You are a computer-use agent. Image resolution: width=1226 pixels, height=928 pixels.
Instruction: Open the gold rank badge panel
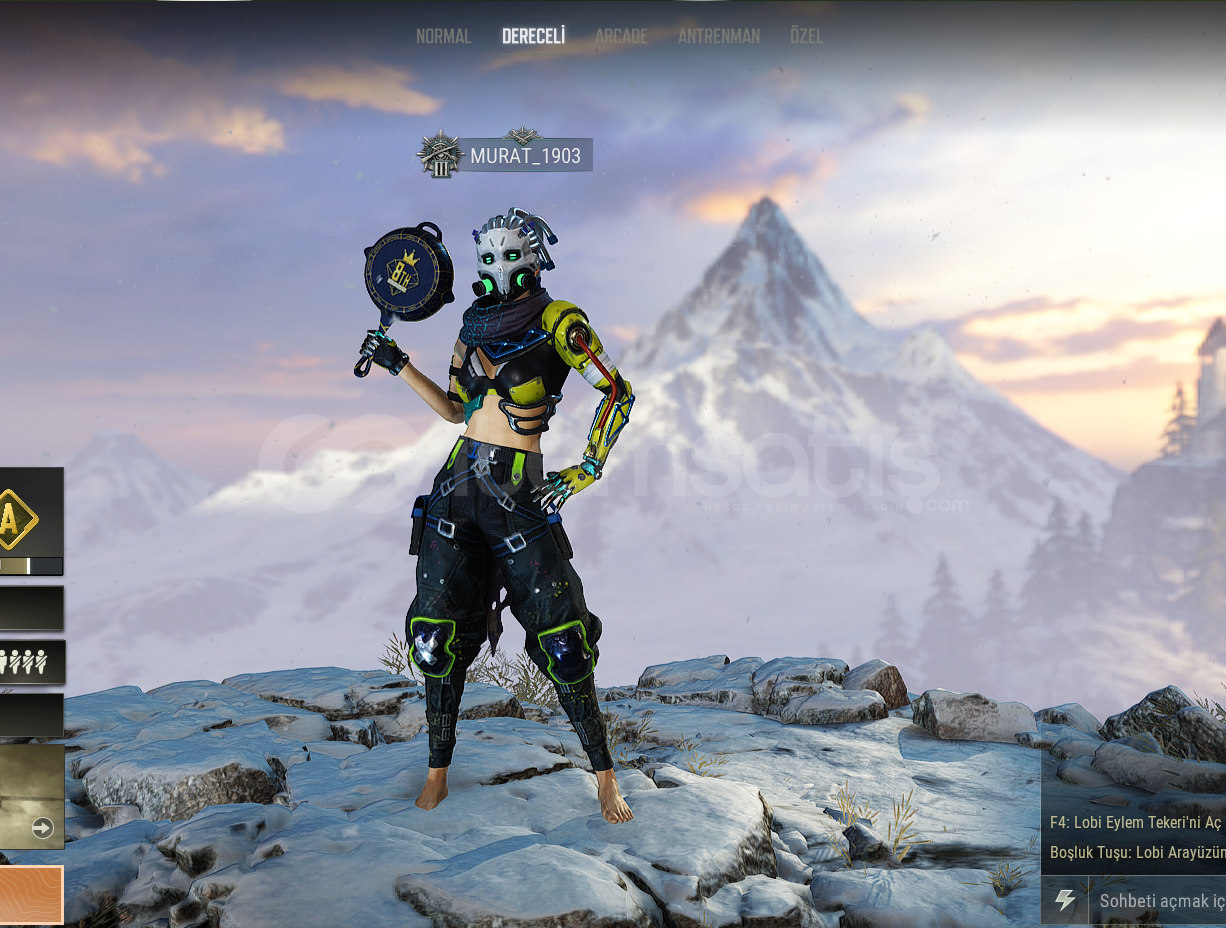pos(18,518)
